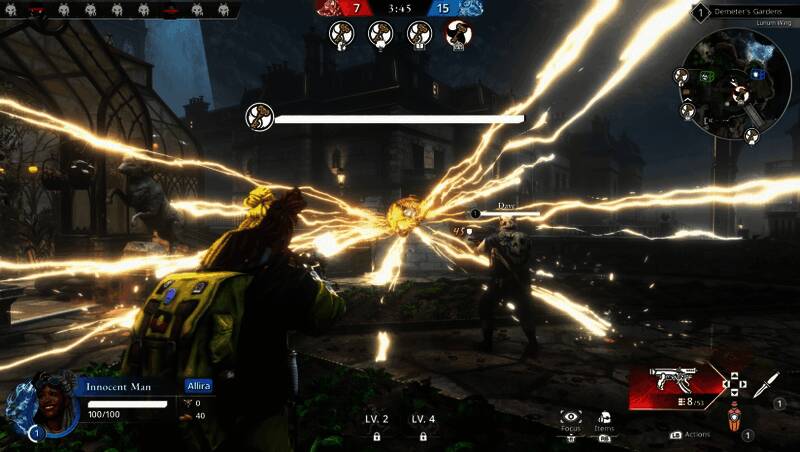Select the locked LV. 4 skill slot
This screenshot has width=800, height=452.
(423, 426)
